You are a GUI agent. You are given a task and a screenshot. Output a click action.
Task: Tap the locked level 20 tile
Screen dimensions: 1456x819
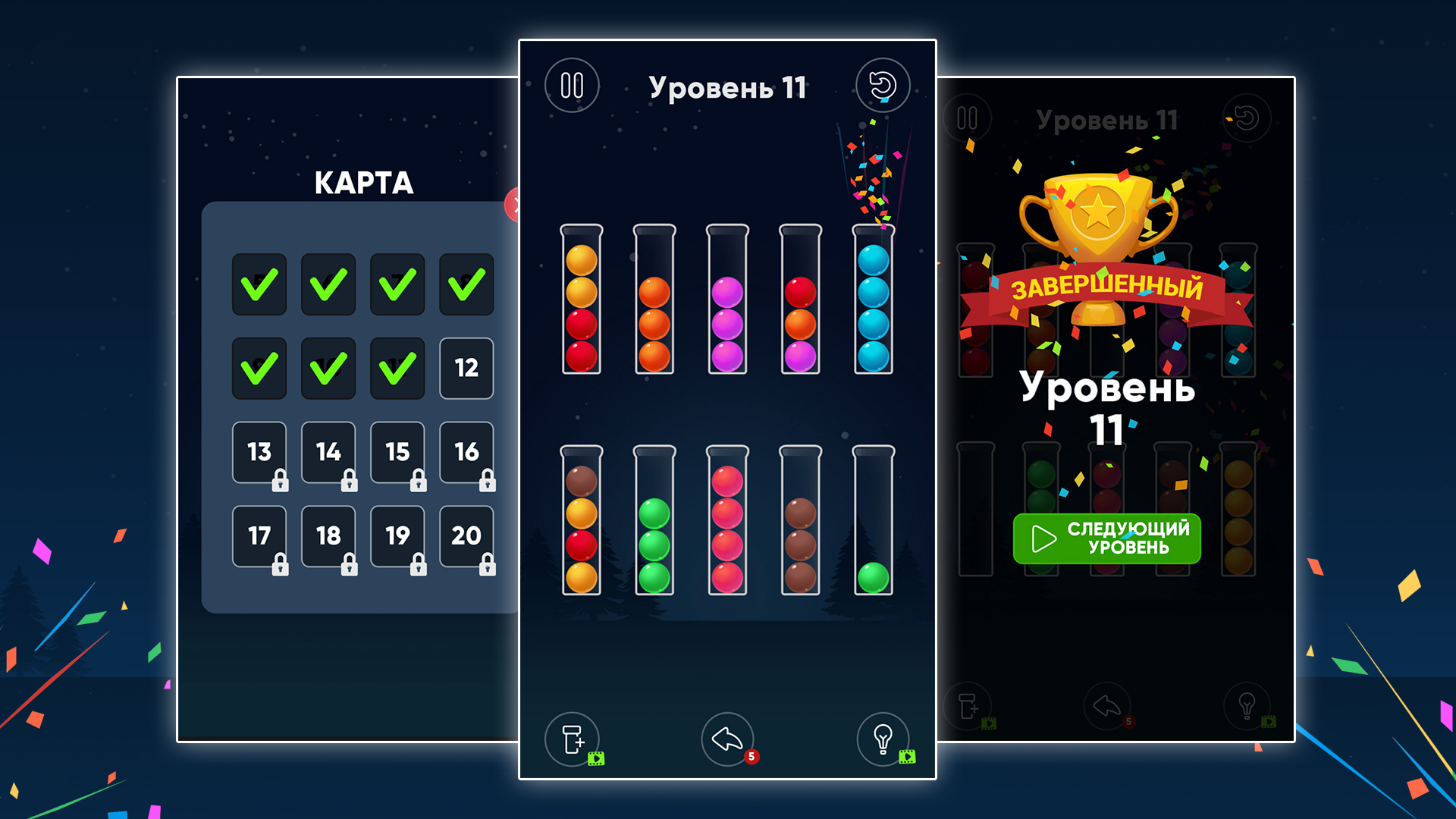[466, 537]
